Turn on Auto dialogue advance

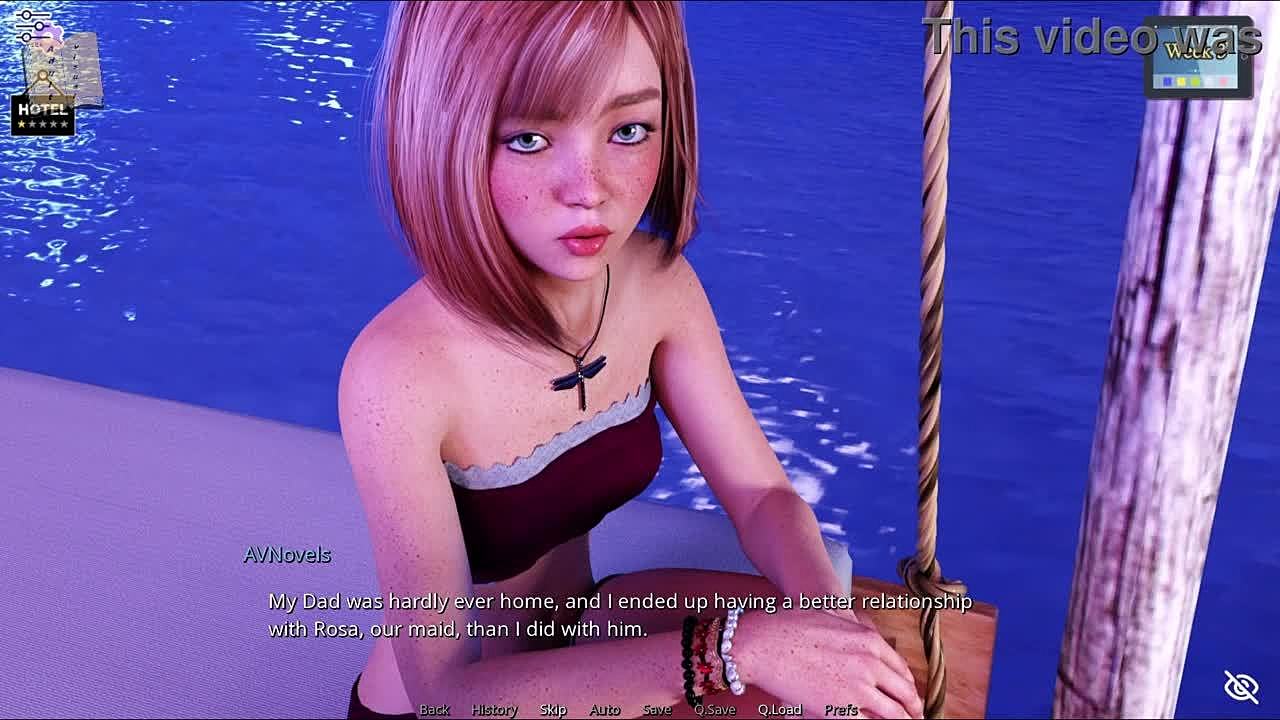604,709
